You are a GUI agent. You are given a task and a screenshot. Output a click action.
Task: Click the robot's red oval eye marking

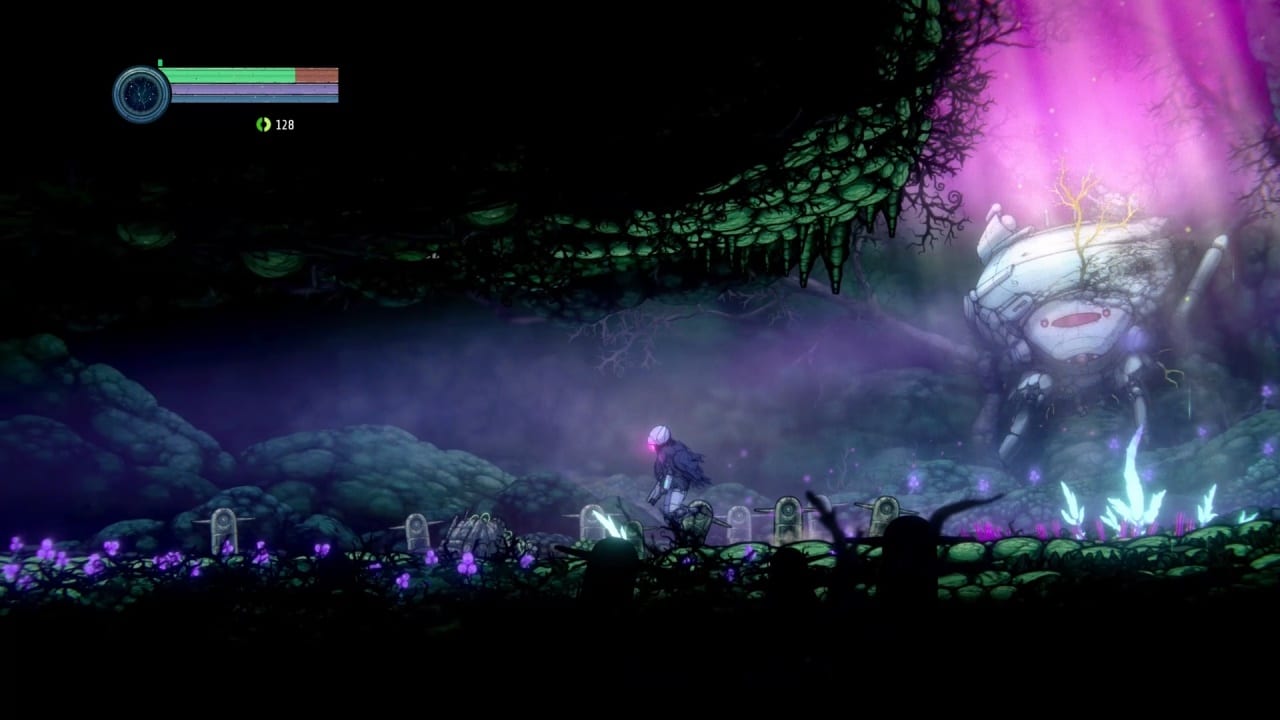pyautogui.click(x=1075, y=321)
